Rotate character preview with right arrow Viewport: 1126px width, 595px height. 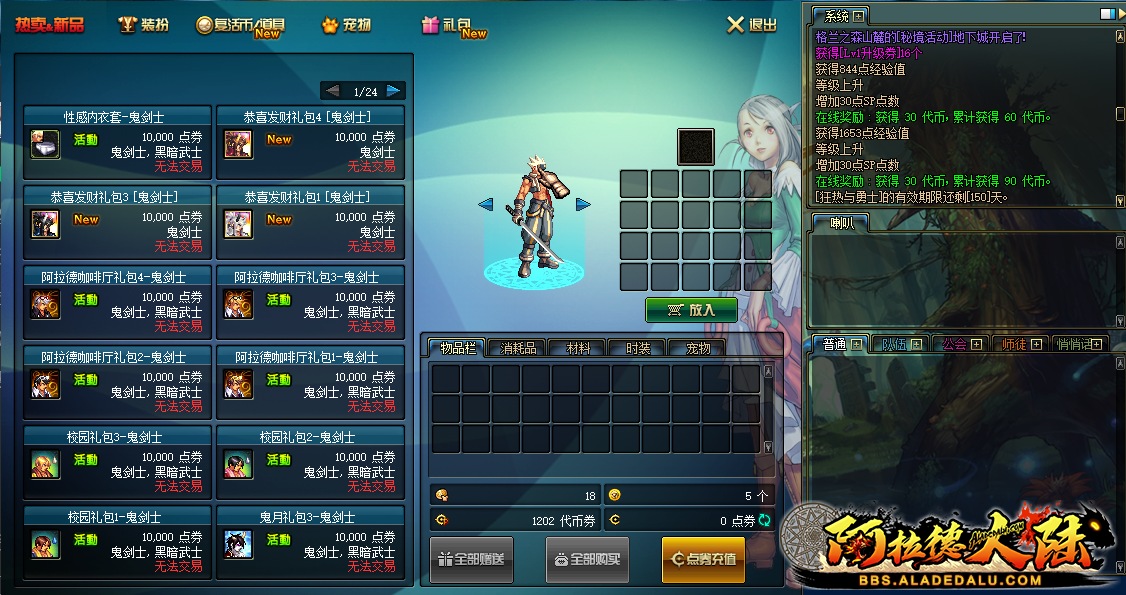pyautogui.click(x=583, y=204)
